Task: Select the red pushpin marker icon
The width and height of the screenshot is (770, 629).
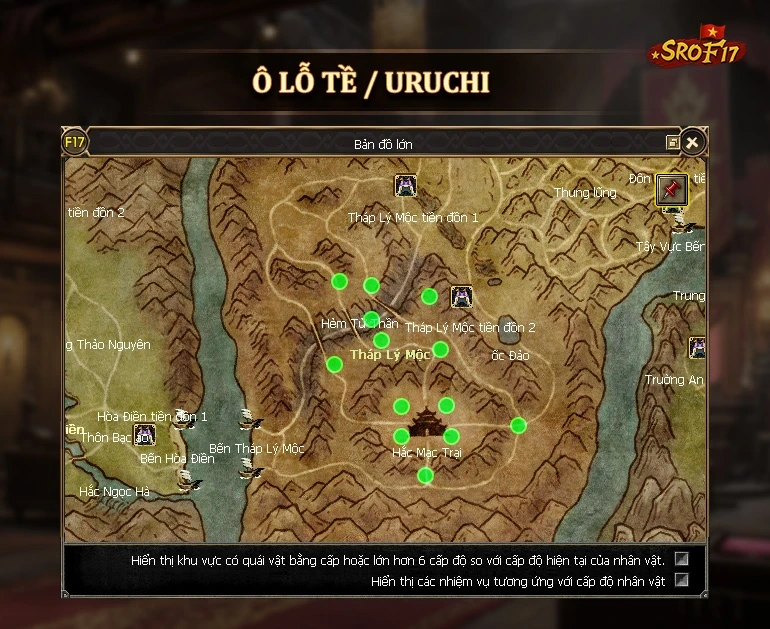Action: 671,190
